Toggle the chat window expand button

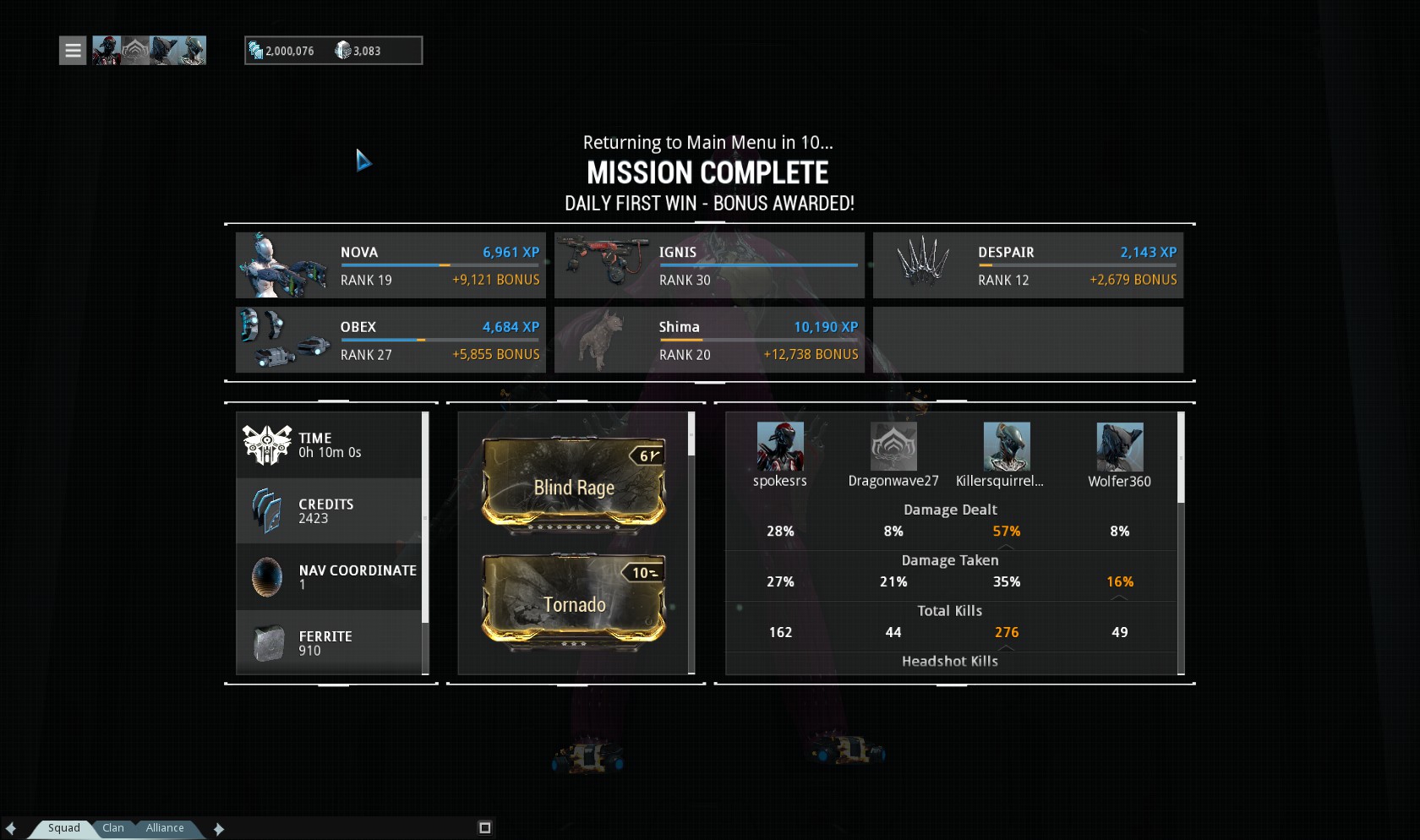click(484, 828)
